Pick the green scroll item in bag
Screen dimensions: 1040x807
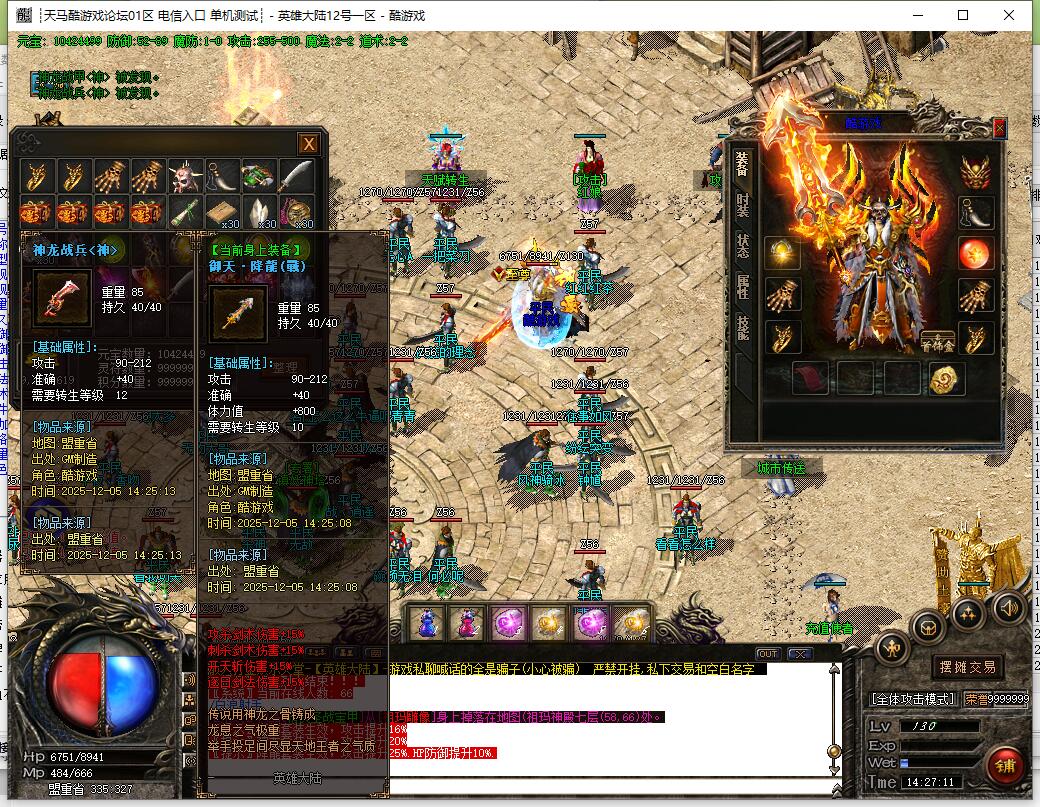point(185,213)
